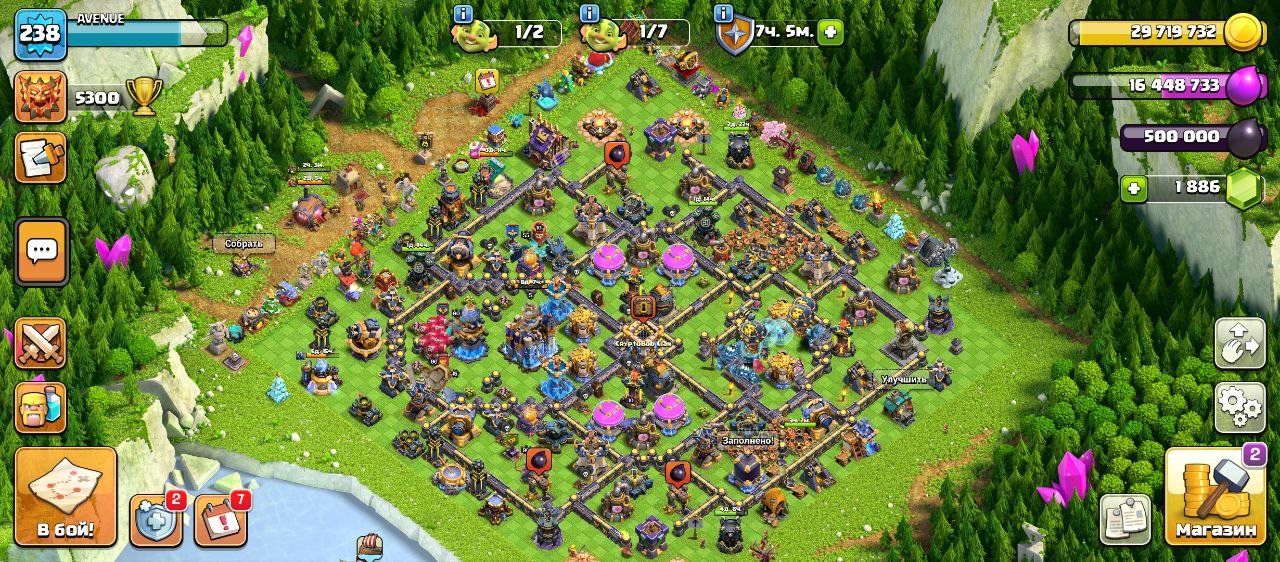Click the plus button next to shield timer

click(x=829, y=32)
